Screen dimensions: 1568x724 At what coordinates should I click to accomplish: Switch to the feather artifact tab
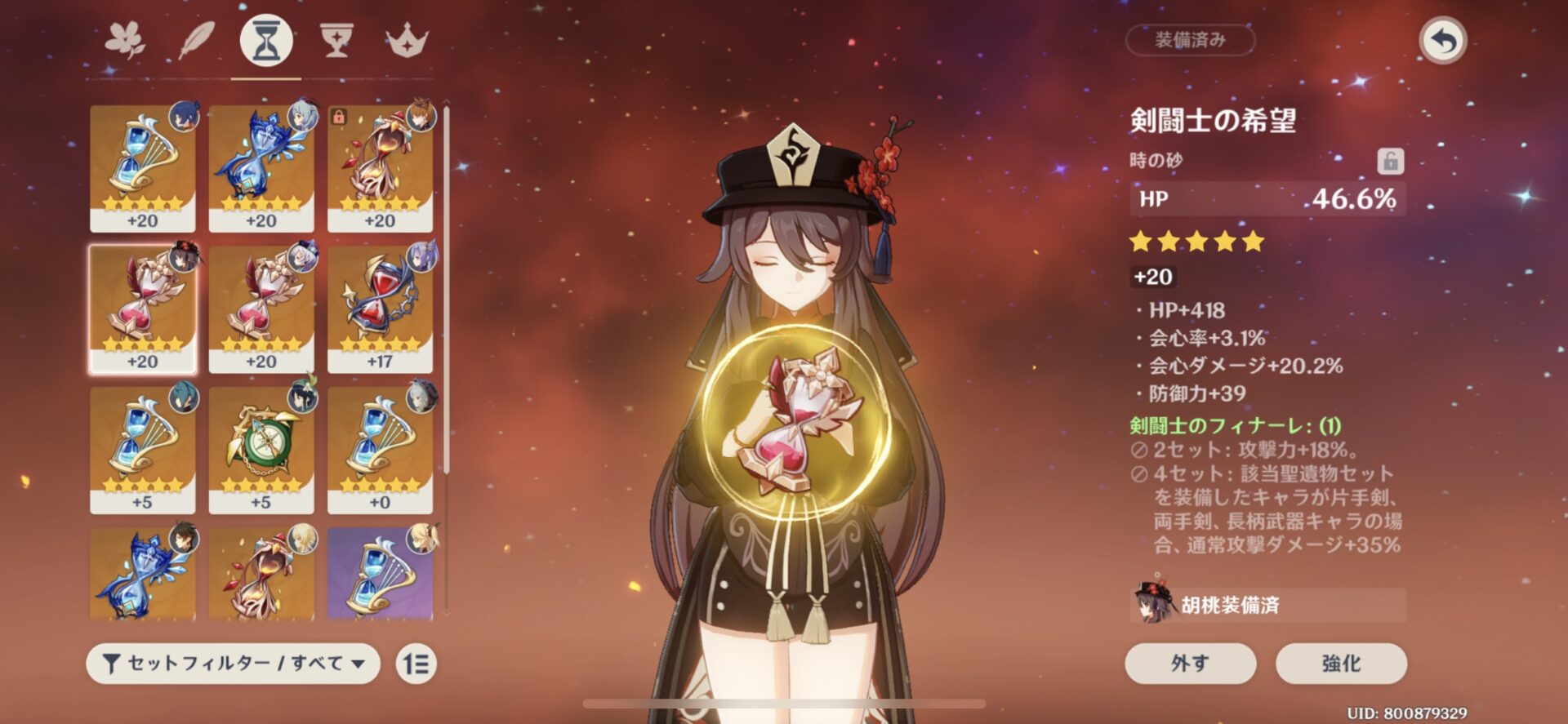click(x=196, y=40)
